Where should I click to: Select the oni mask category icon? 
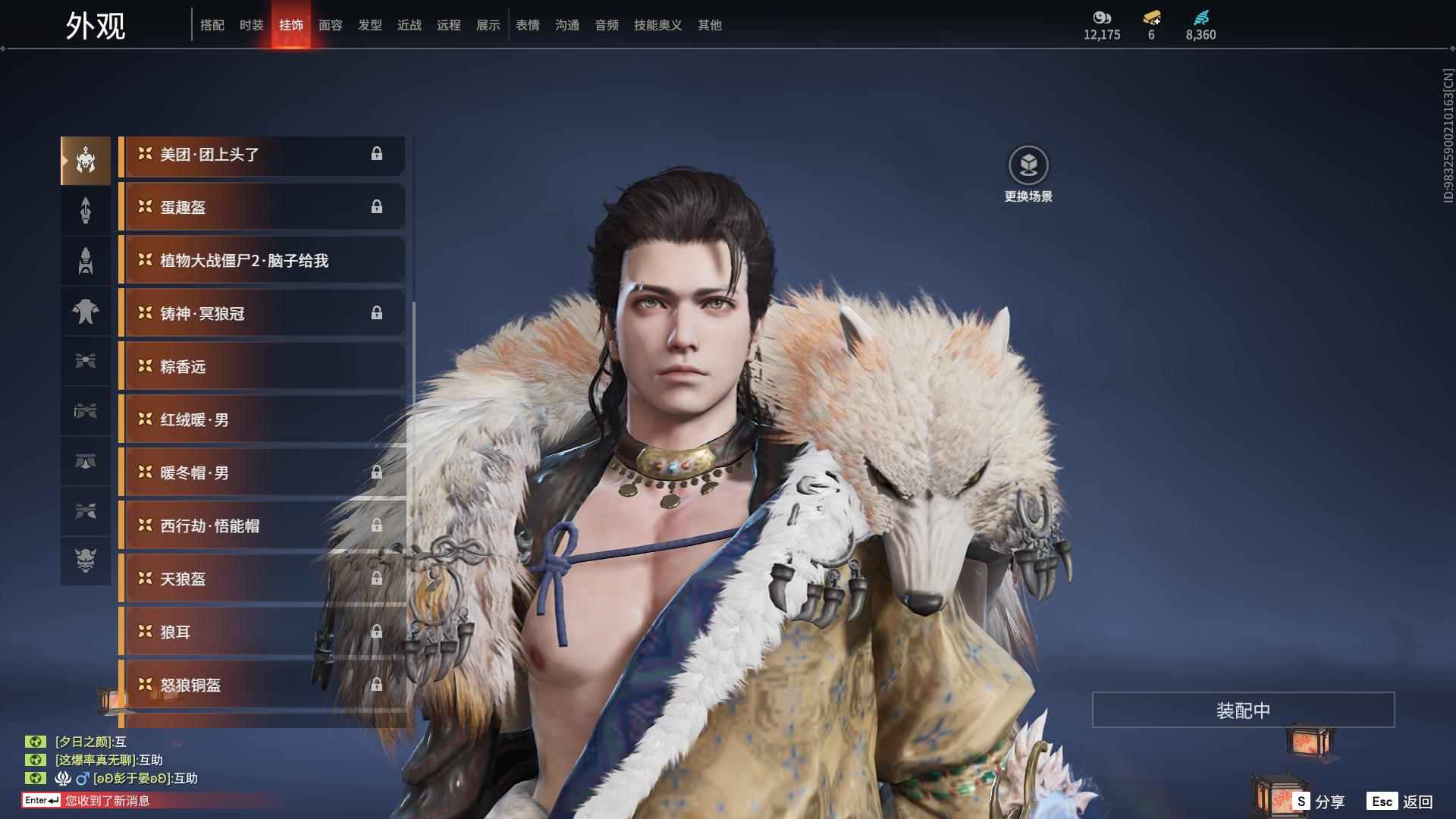tap(86, 560)
